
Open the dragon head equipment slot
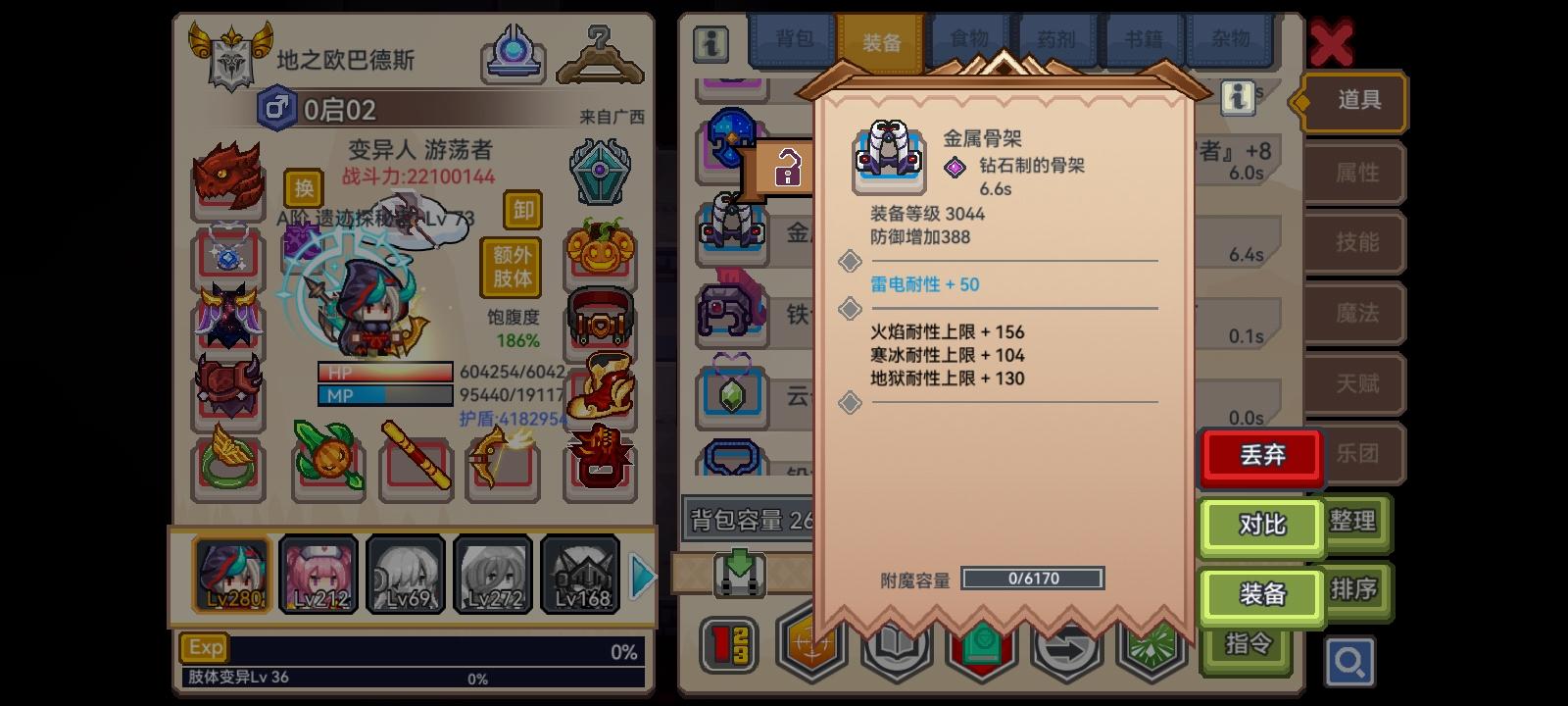pos(227,179)
